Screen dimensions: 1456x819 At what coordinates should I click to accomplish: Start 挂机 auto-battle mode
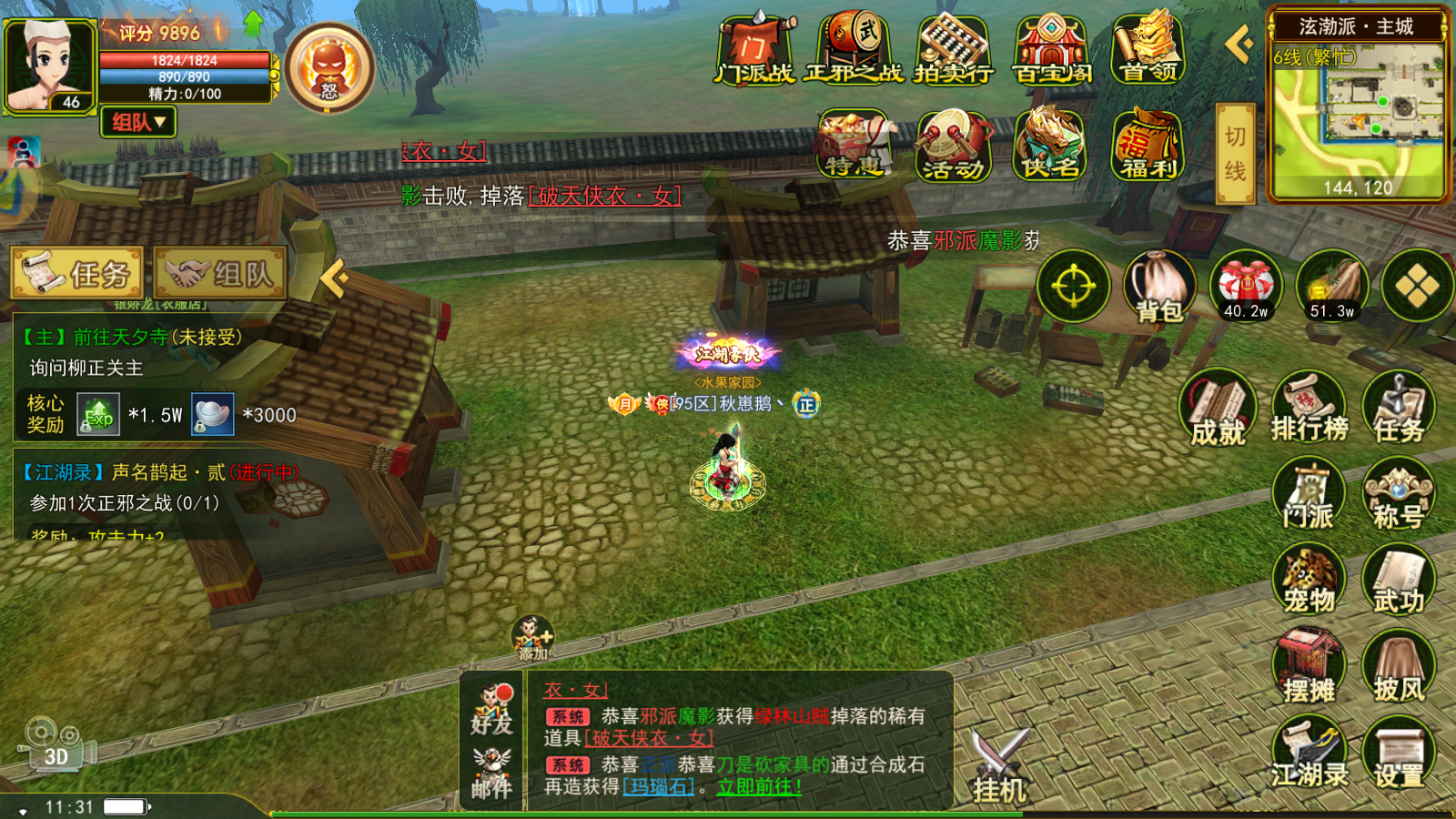tap(1000, 766)
